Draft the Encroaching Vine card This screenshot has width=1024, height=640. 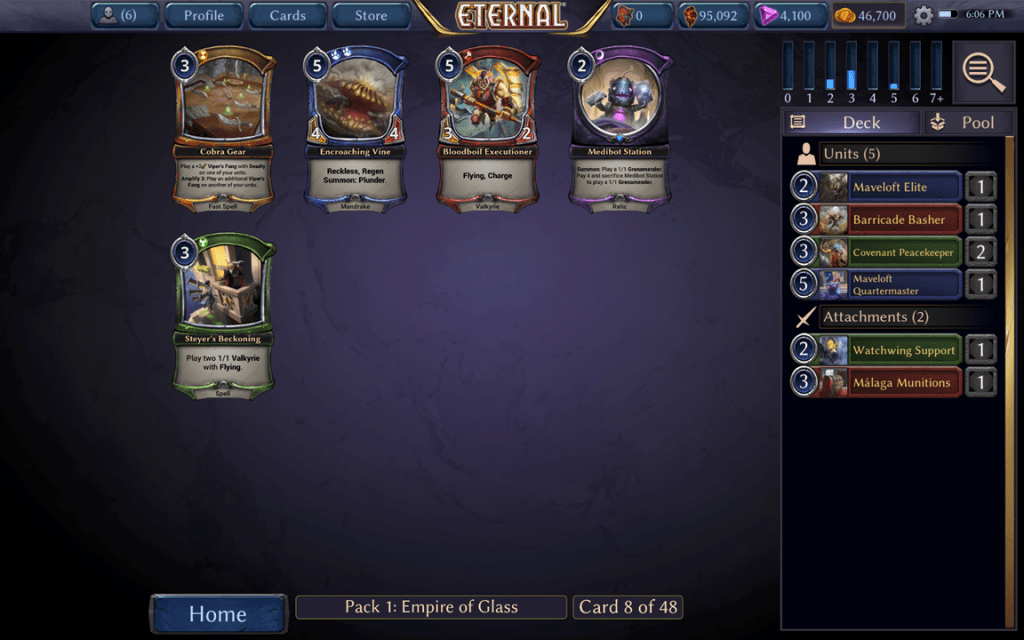click(356, 126)
